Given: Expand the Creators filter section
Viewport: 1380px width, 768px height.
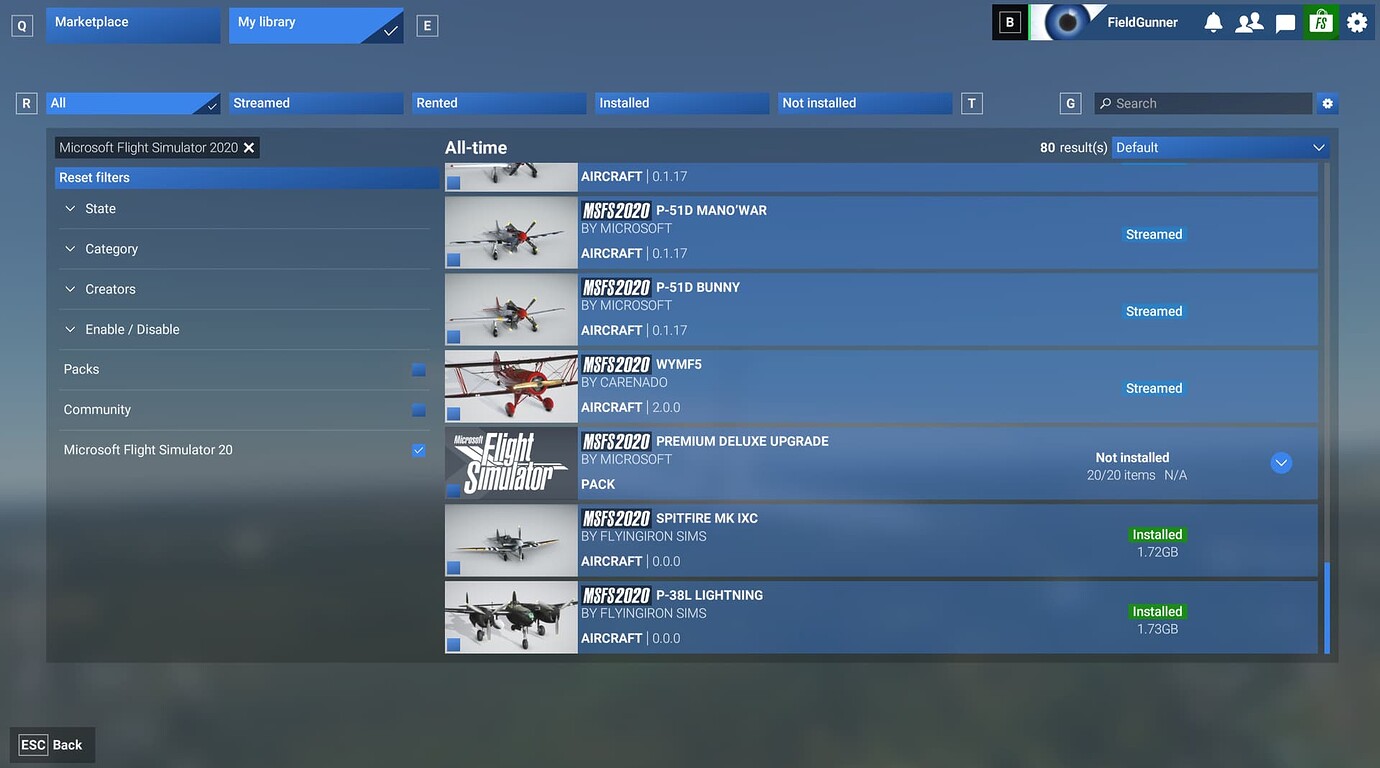Looking at the screenshot, I should click(110, 289).
